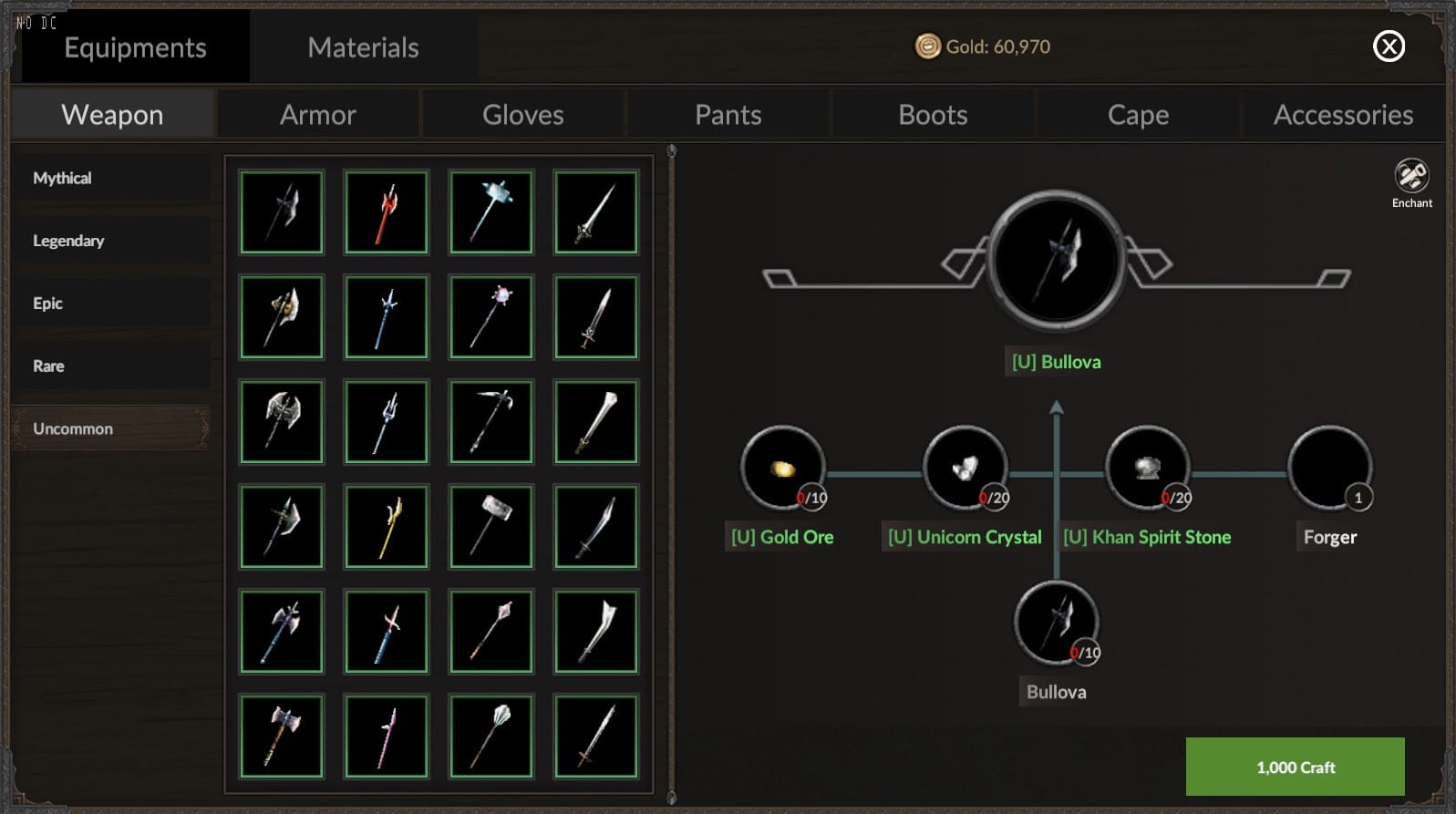Select the Rare rarity filter
This screenshot has width=1456, height=814.
[x=111, y=366]
